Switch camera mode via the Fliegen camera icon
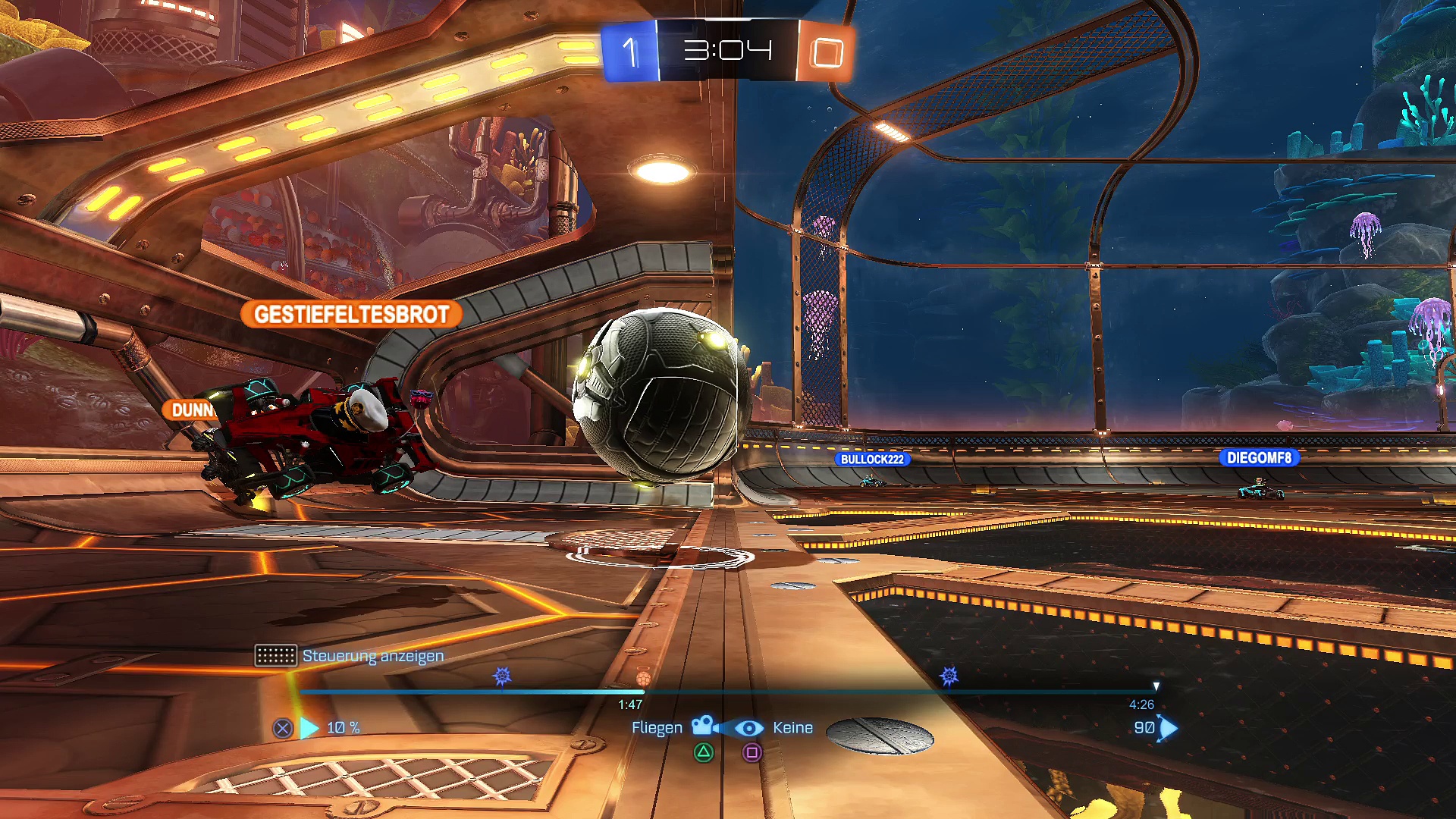 click(704, 726)
